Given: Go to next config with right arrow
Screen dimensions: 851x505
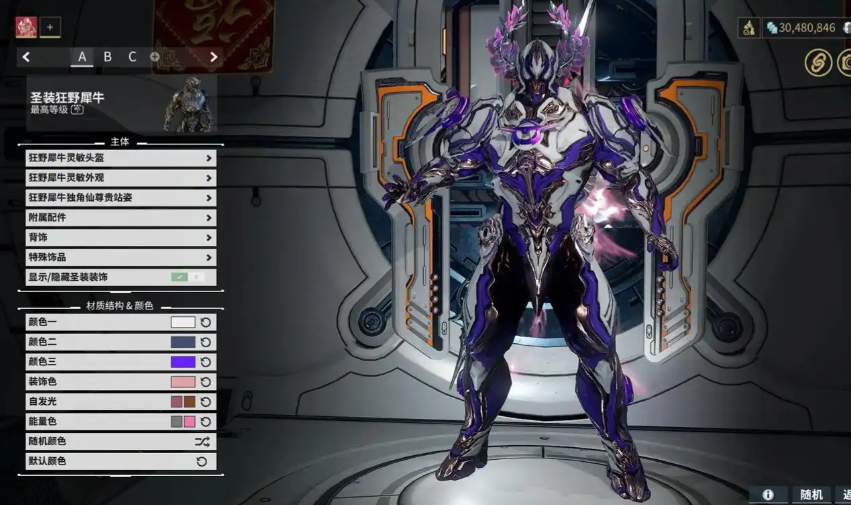Looking at the screenshot, I should click(213, 57).
